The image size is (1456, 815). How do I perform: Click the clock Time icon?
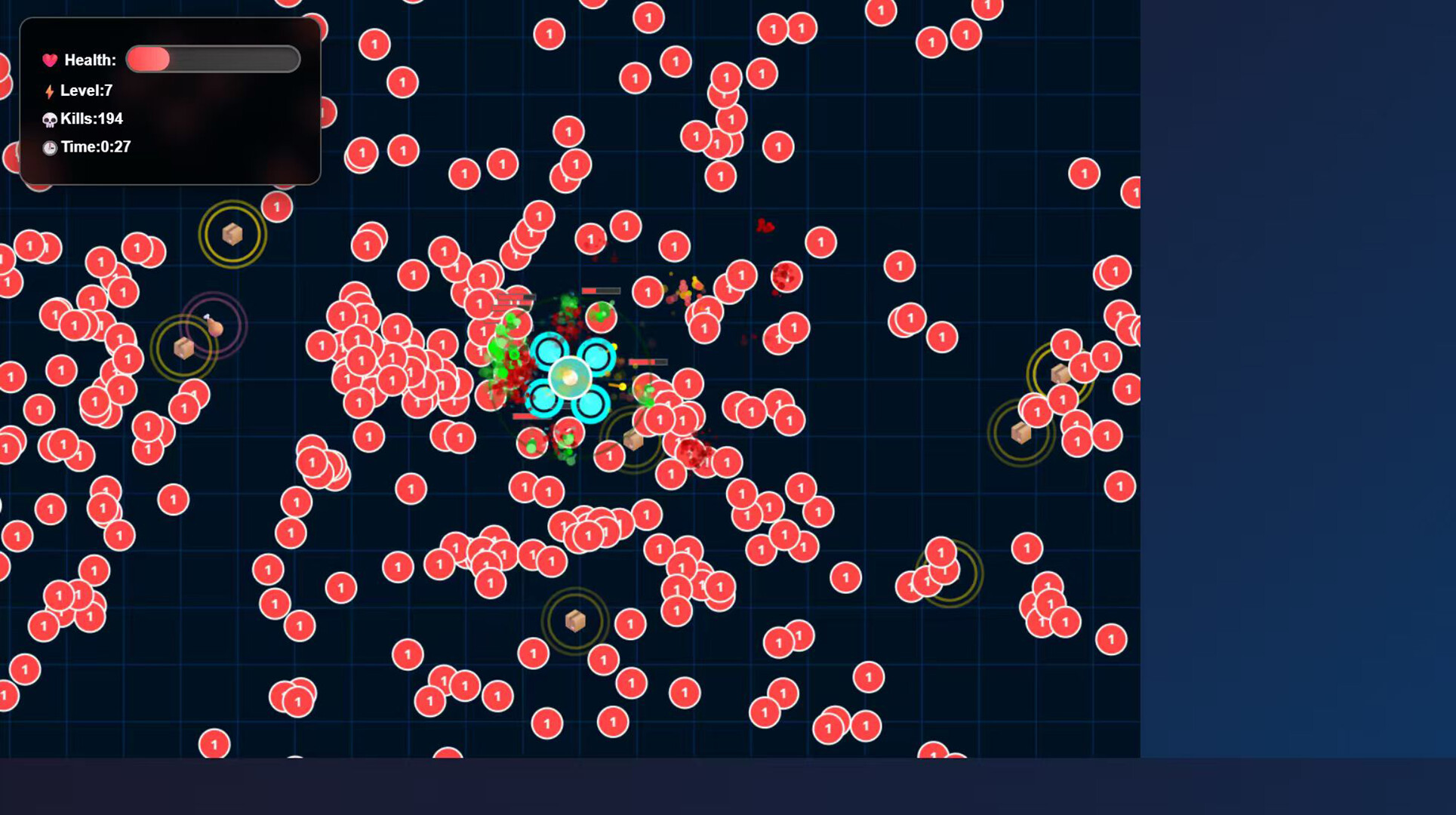48,147
